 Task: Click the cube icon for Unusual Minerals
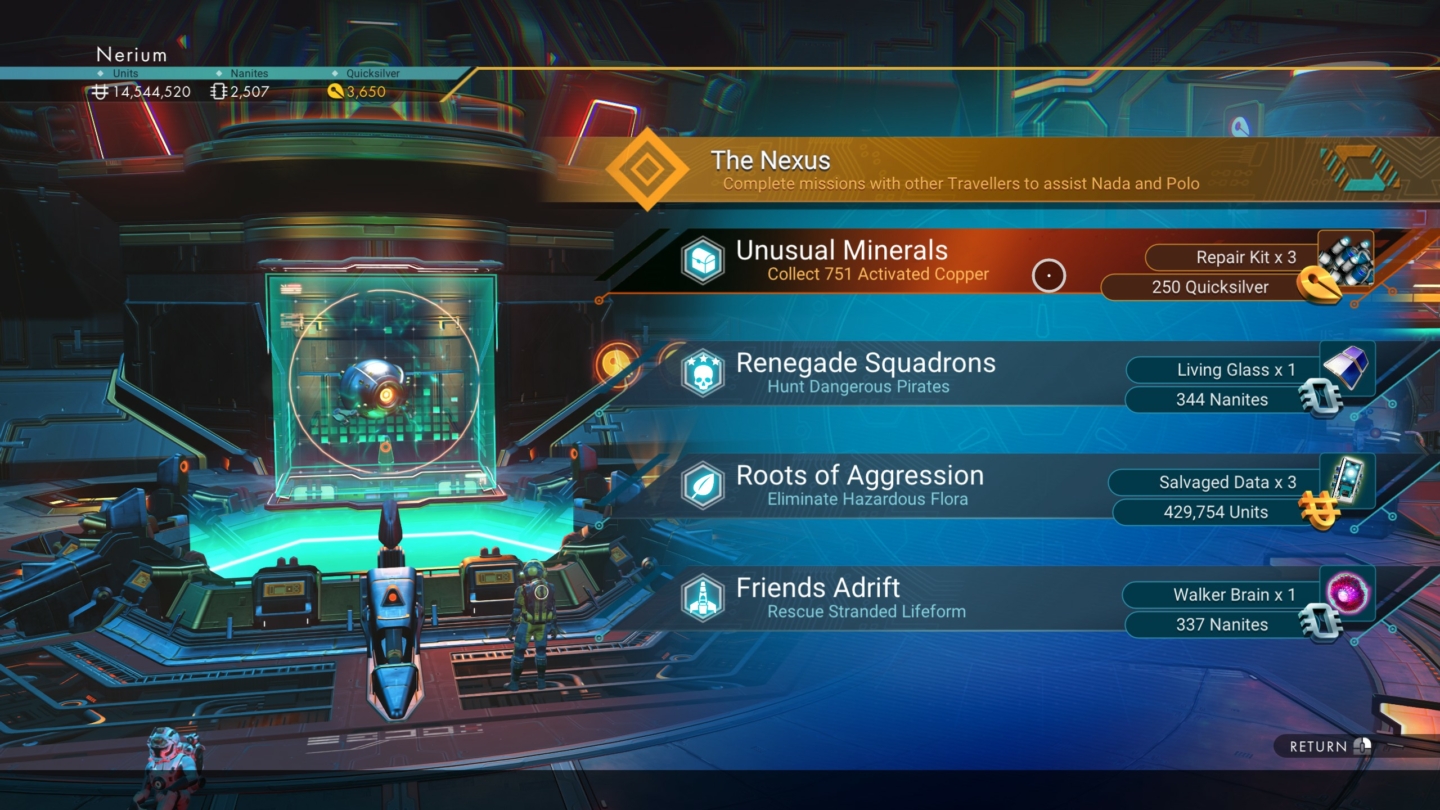click(x=704, y=261)
